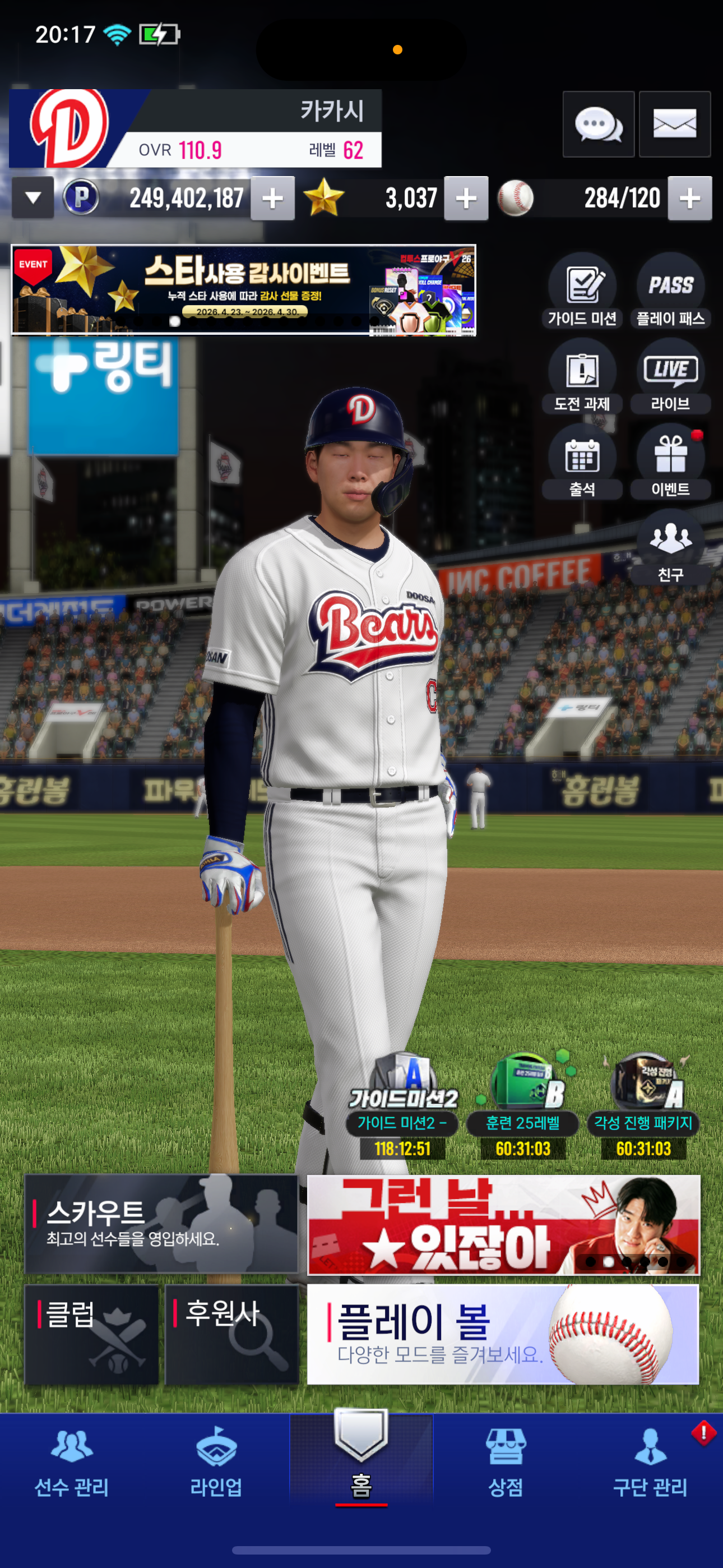Screen dimensions: 723x1568
Task: Open the 스카우트 scout menu
Action: 161,1224
